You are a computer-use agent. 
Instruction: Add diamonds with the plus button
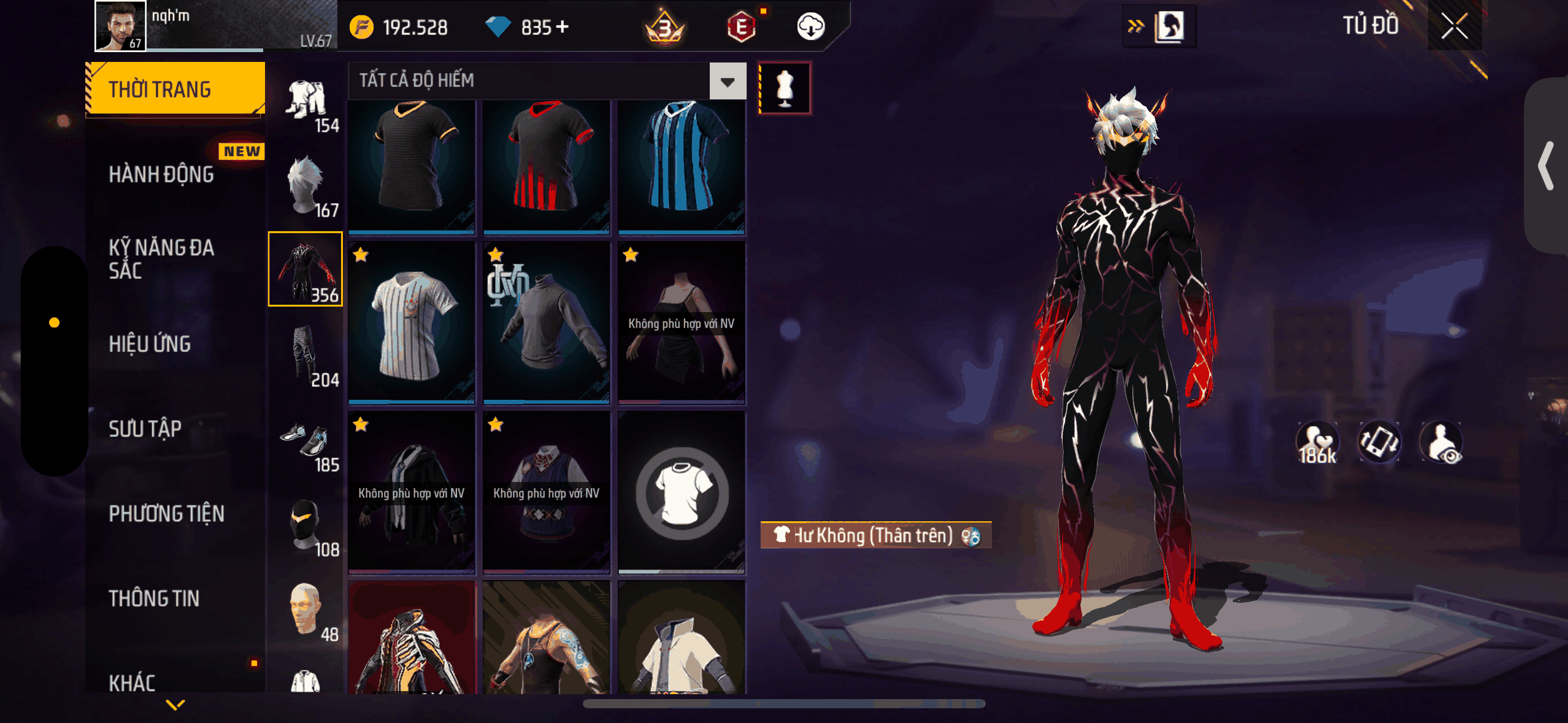(562, 27)
